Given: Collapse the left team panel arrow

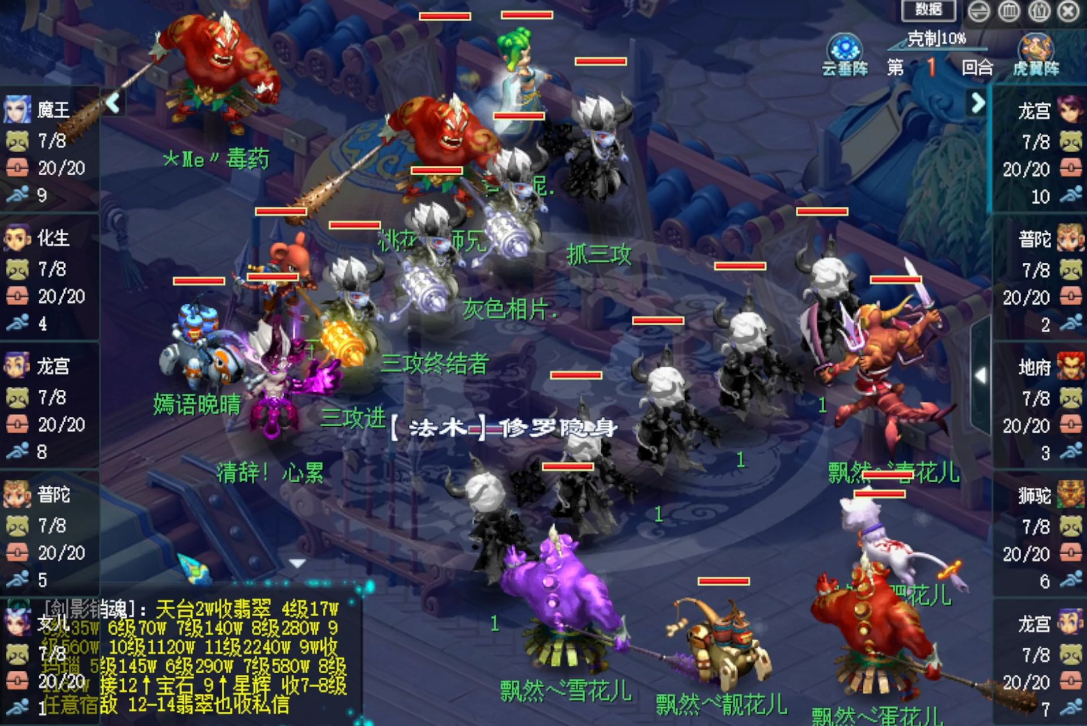Looking at the screenshot, I should point(112,102).
